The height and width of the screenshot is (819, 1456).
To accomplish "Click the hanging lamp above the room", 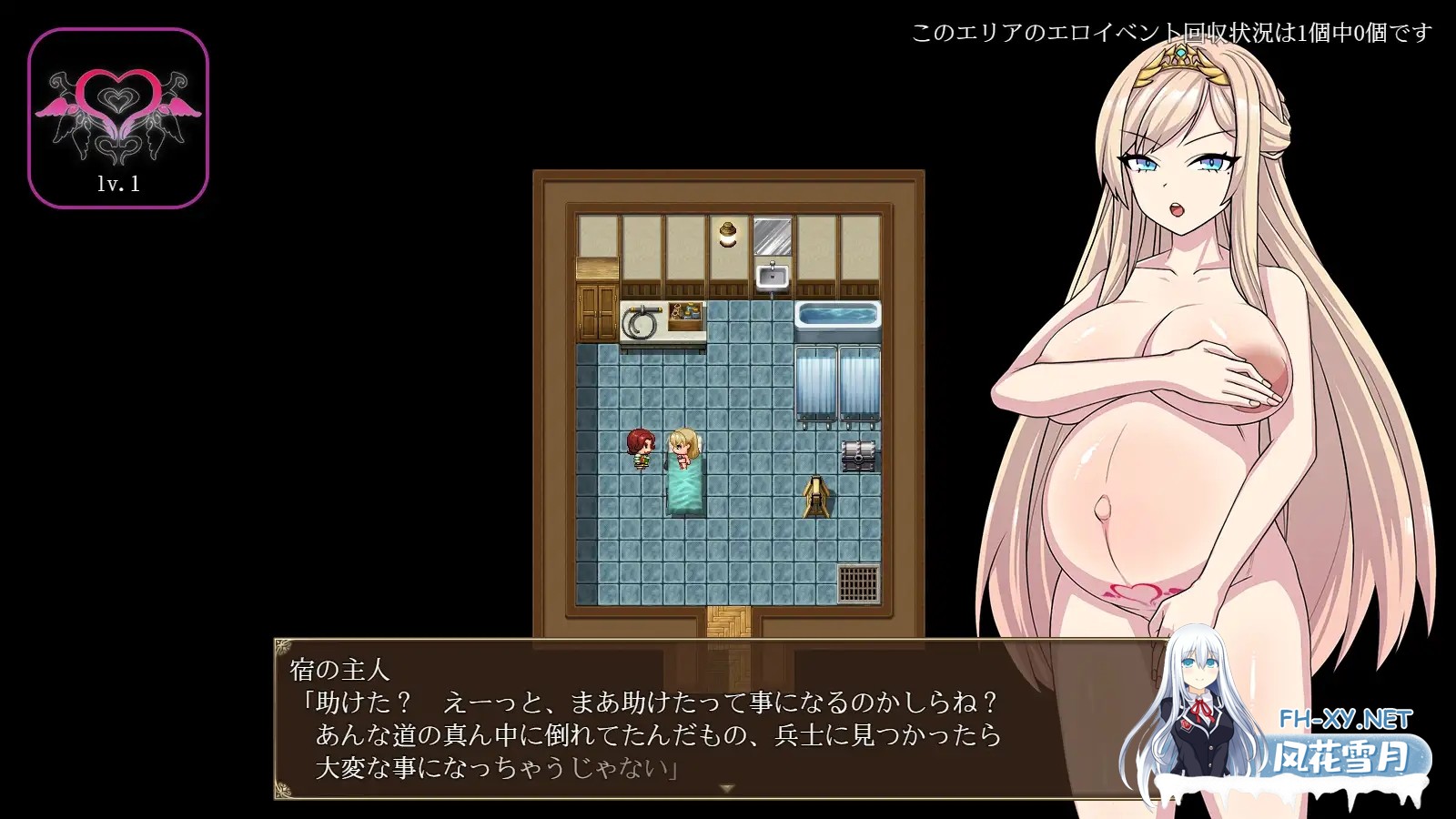I will coord(727,233).
